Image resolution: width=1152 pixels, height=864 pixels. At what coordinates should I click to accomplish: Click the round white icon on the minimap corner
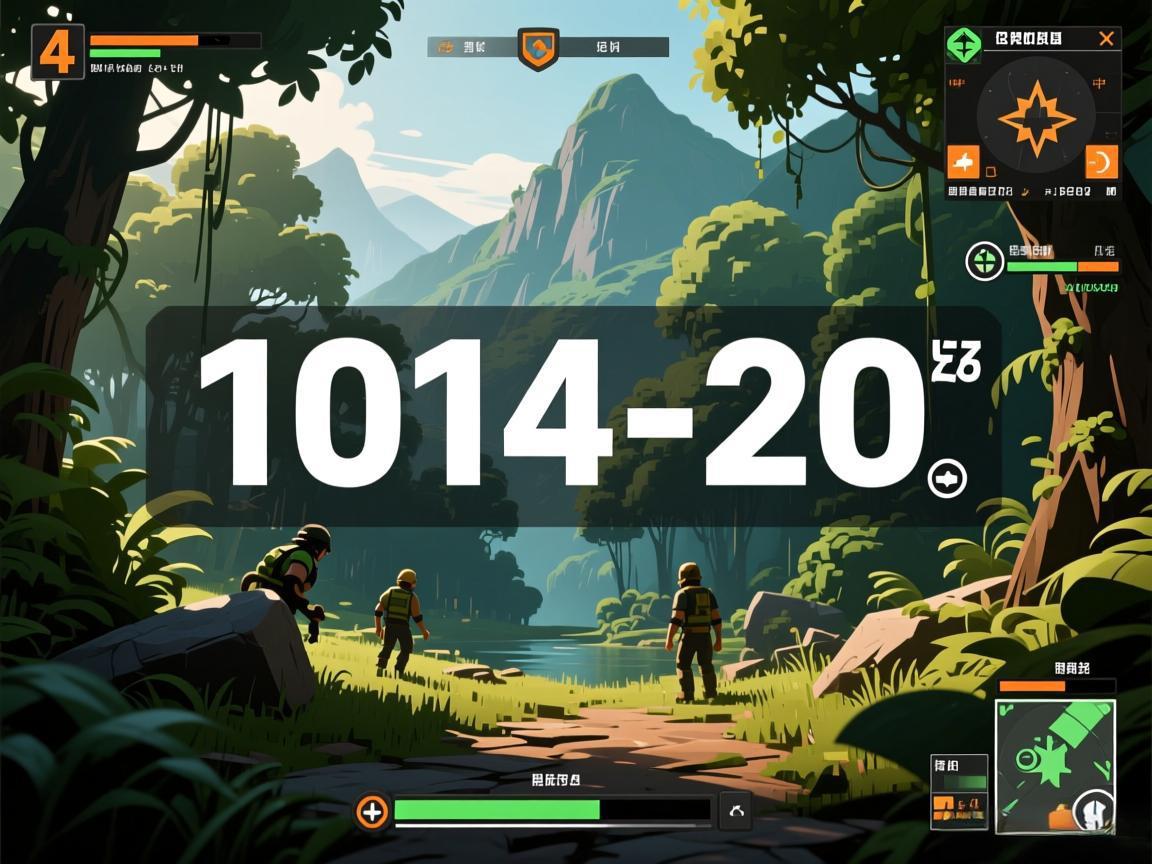pyautogui.click(x=1094, y=809)
